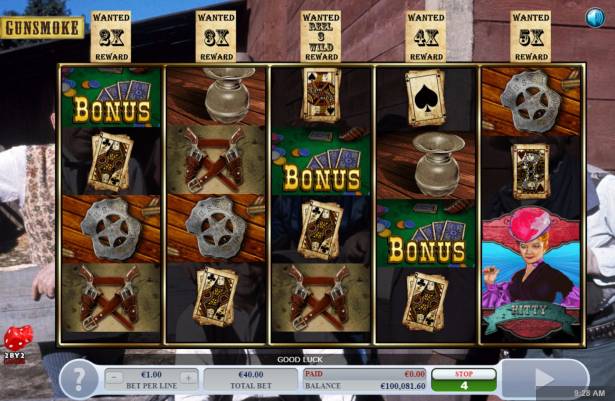
Task: Increase bet per line with plus
Action: 189,378
